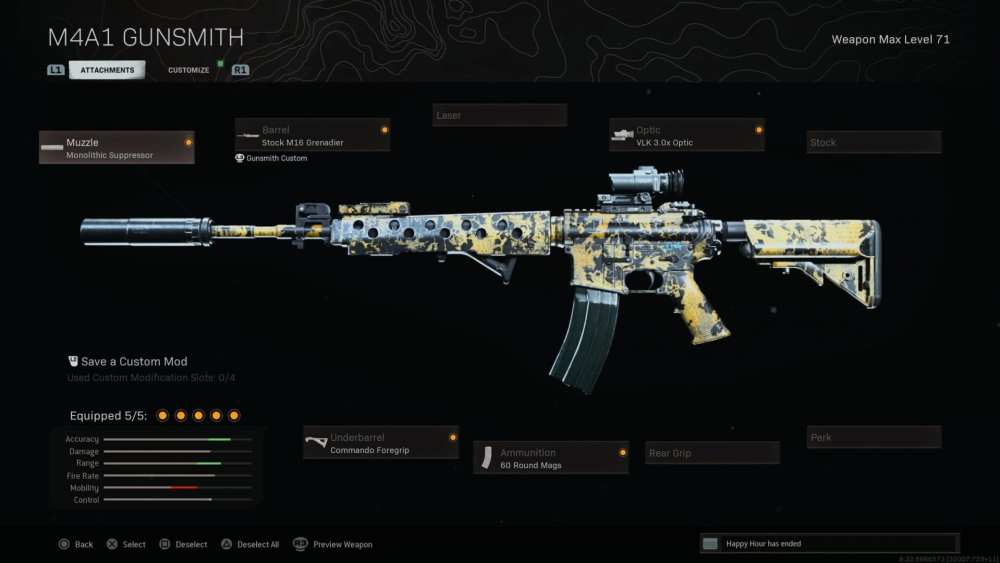Click Save a Custom Mod
This screenshot has height=563, width=1000.
click(x=134, y=362)
